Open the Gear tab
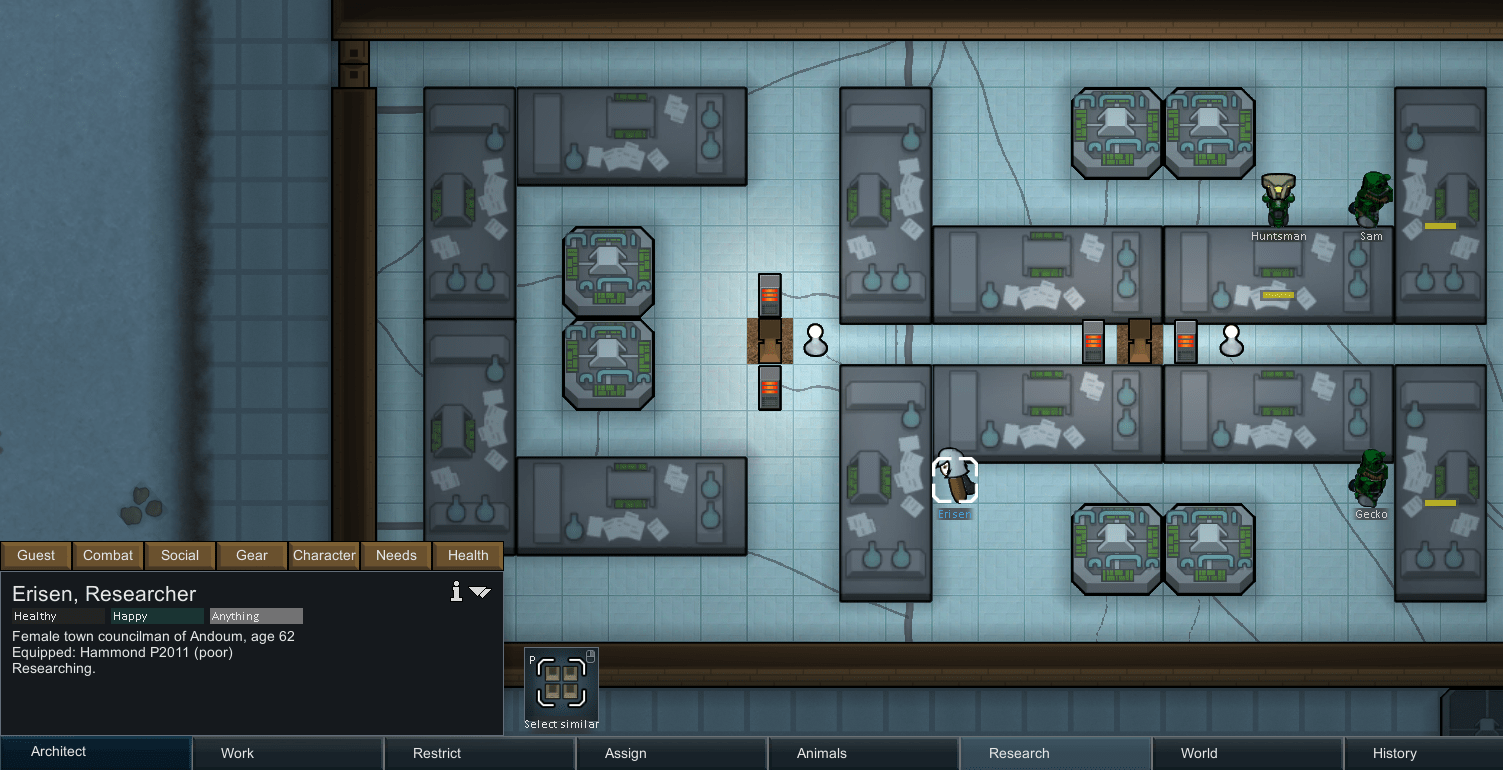The image size is (1503, 770). tap(251, 555)
